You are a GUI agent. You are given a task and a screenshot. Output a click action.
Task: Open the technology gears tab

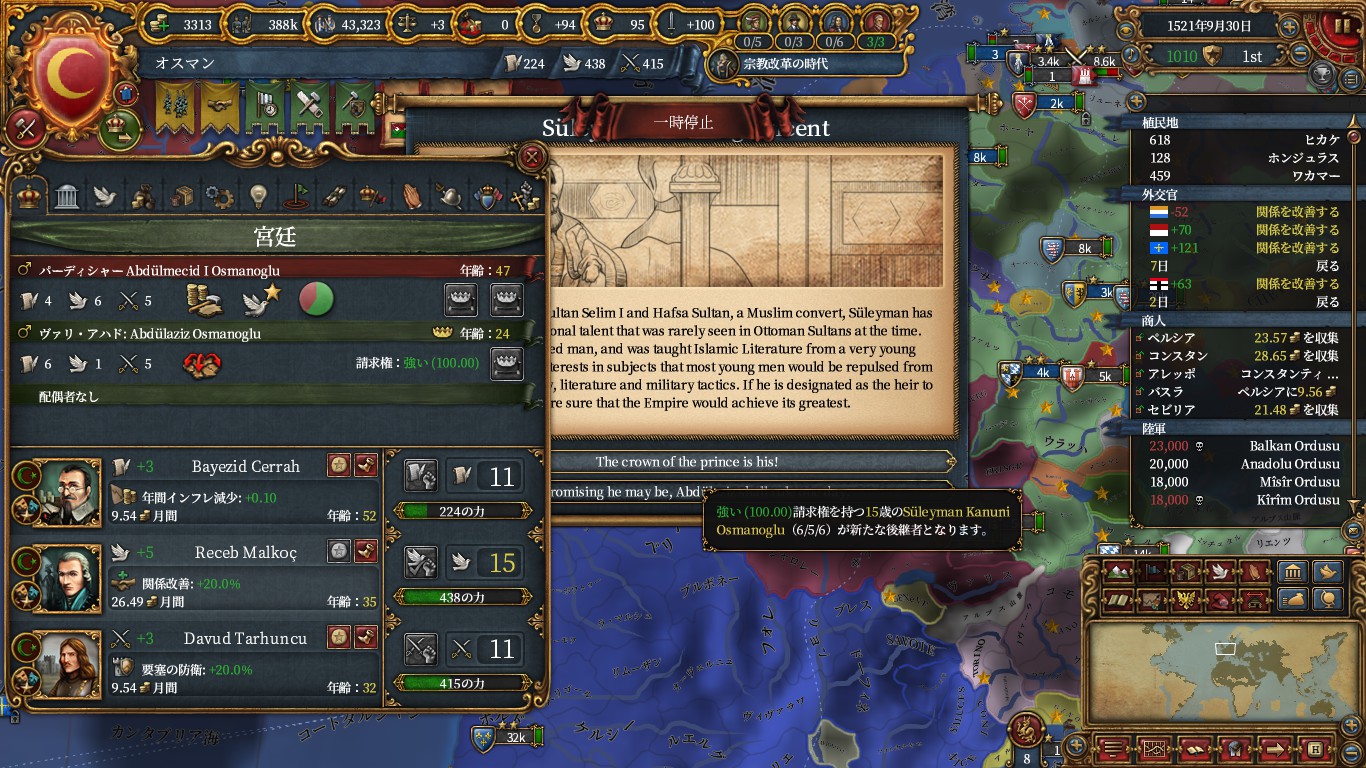pyautogui.click(x=219, y=195)
